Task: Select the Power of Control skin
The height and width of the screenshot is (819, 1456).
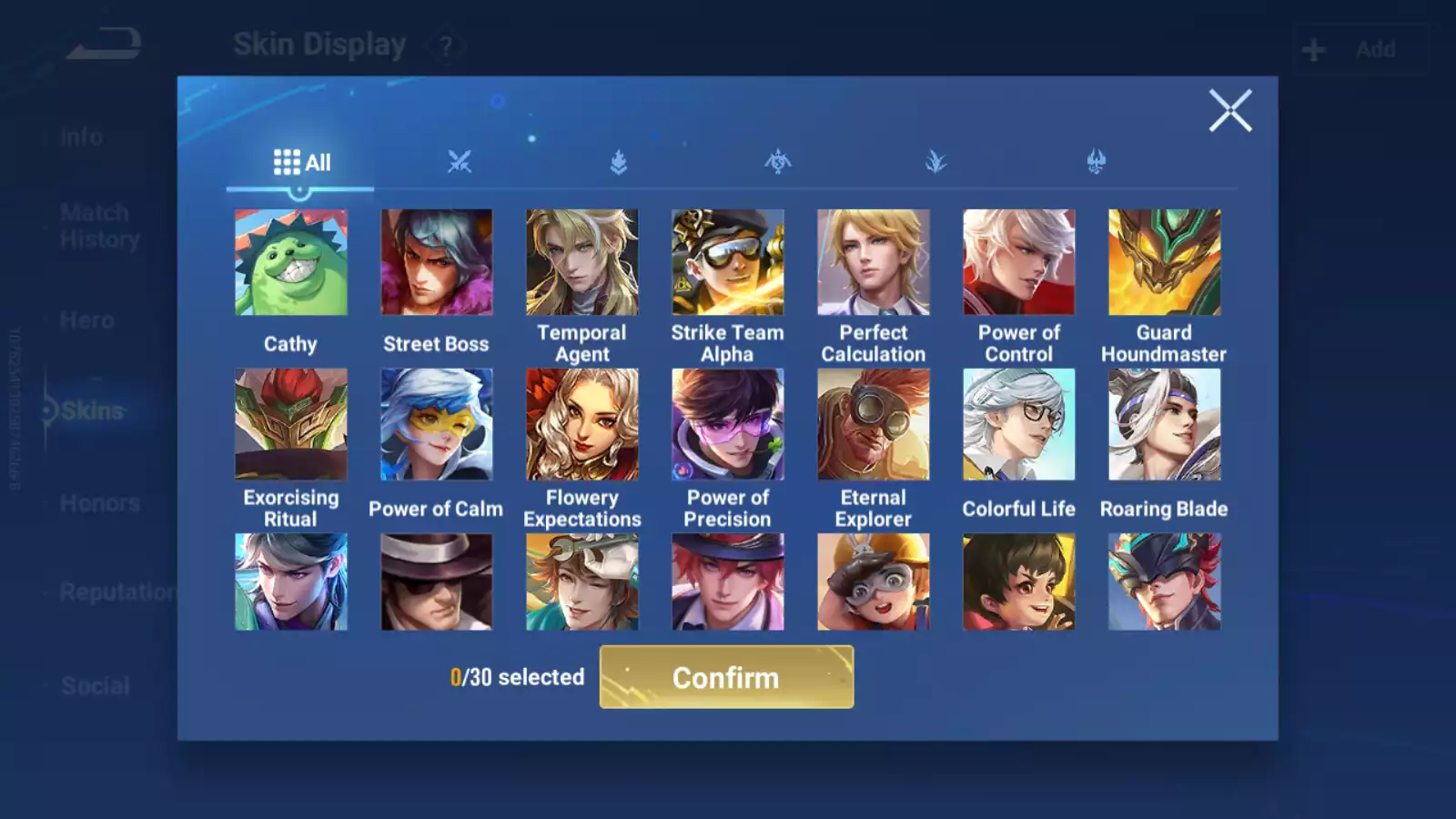Action: (x=1019, y=263)
